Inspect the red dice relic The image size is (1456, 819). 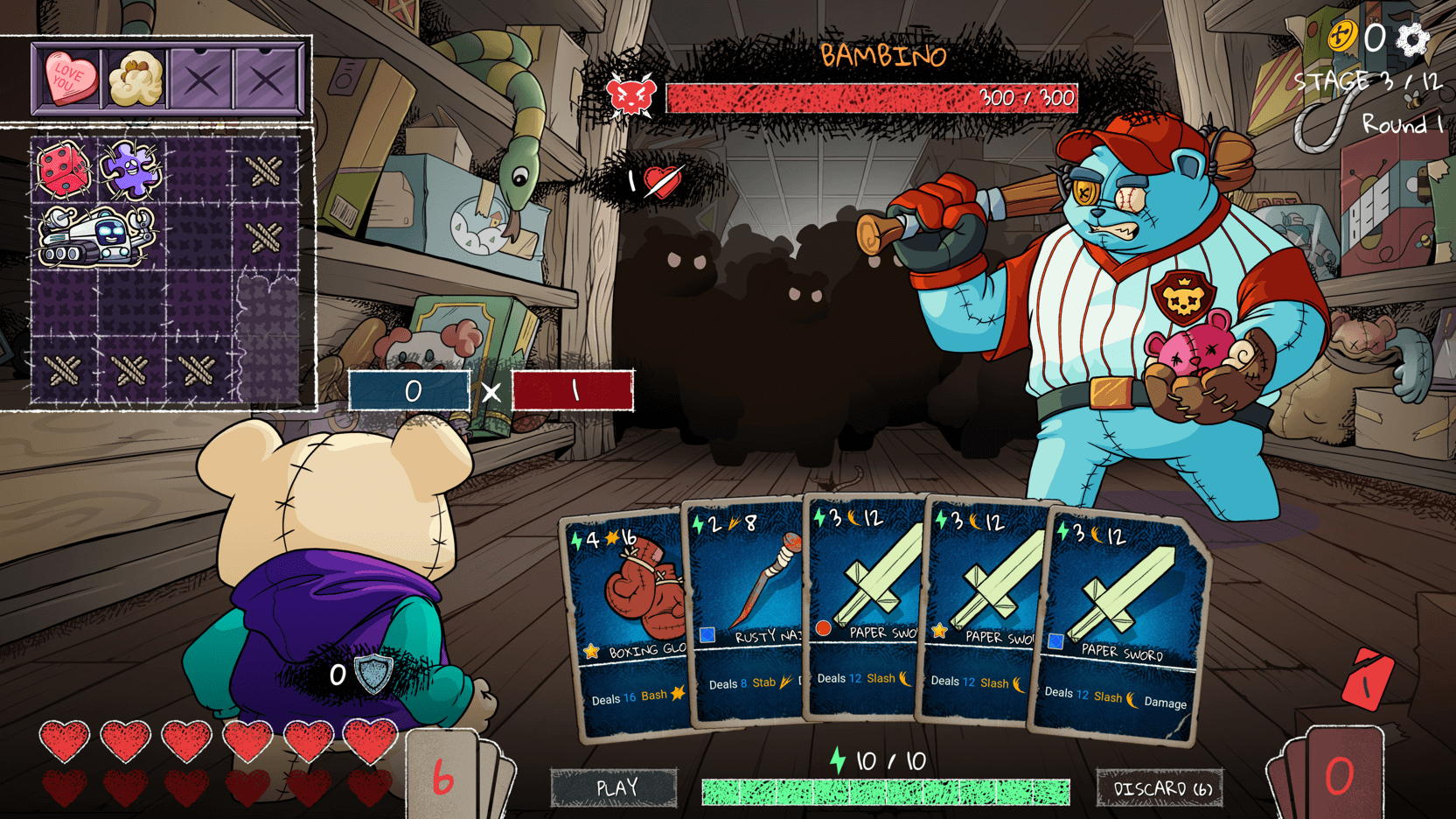[63, 168]
